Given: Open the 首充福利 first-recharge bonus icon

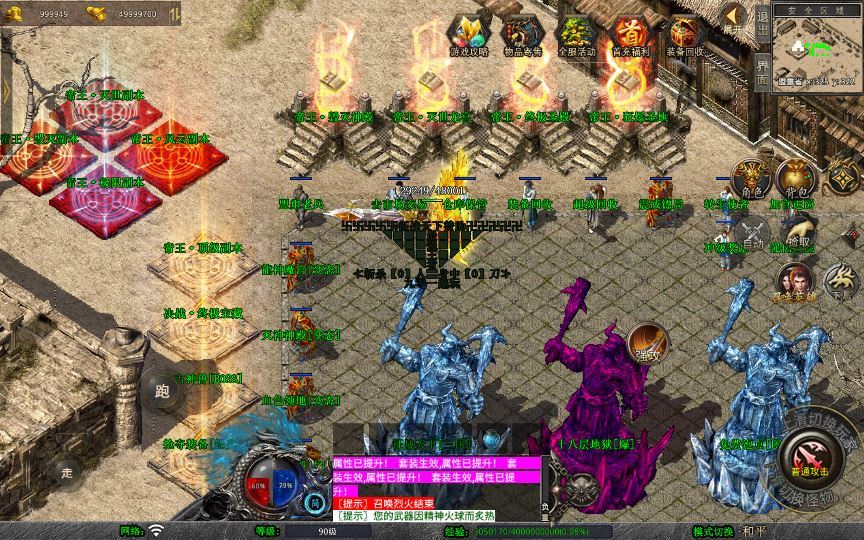Looking at the screenshot, I should tap(631, 36).
